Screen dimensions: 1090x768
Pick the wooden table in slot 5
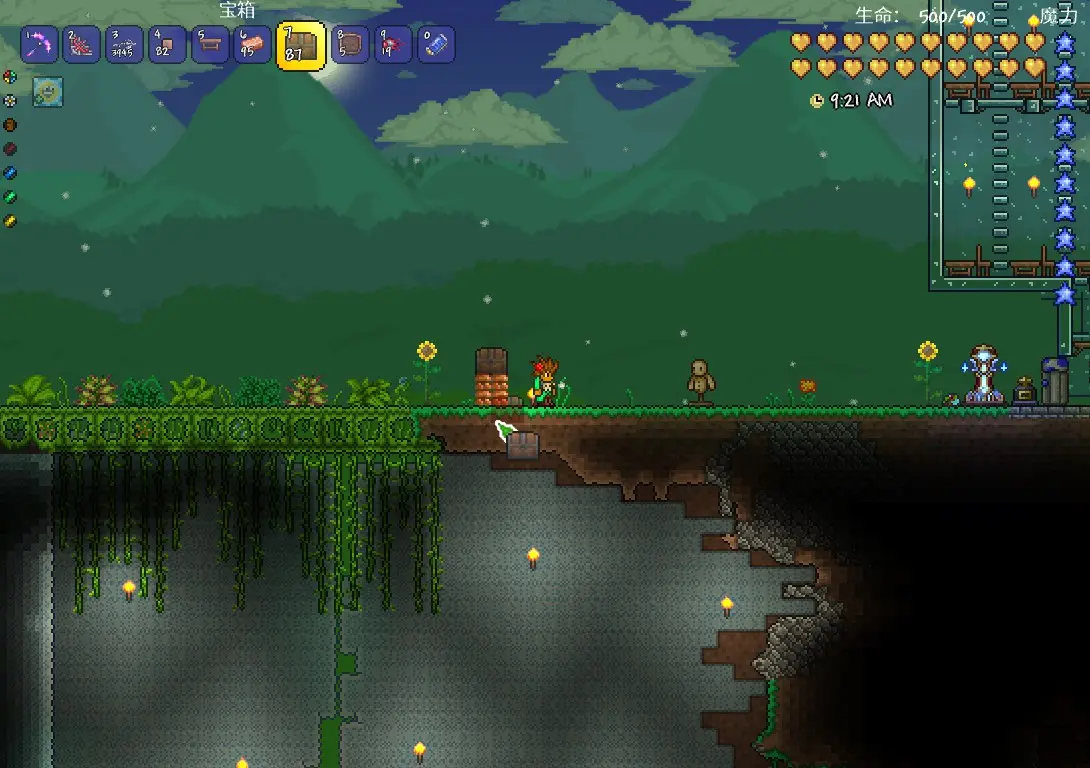click(210, 45)
